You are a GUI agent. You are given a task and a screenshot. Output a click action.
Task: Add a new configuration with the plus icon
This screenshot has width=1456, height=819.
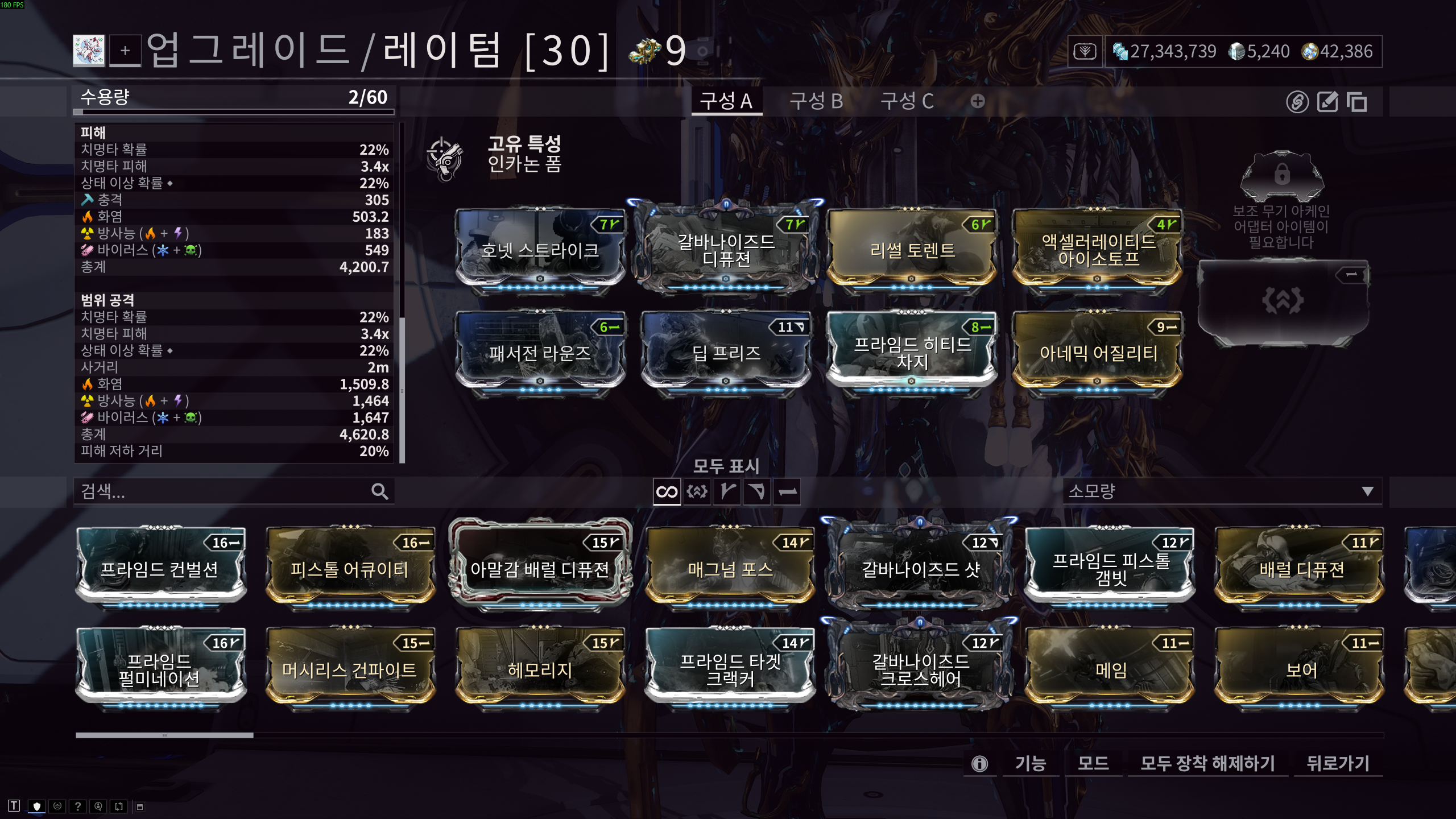tap(978, 101)
